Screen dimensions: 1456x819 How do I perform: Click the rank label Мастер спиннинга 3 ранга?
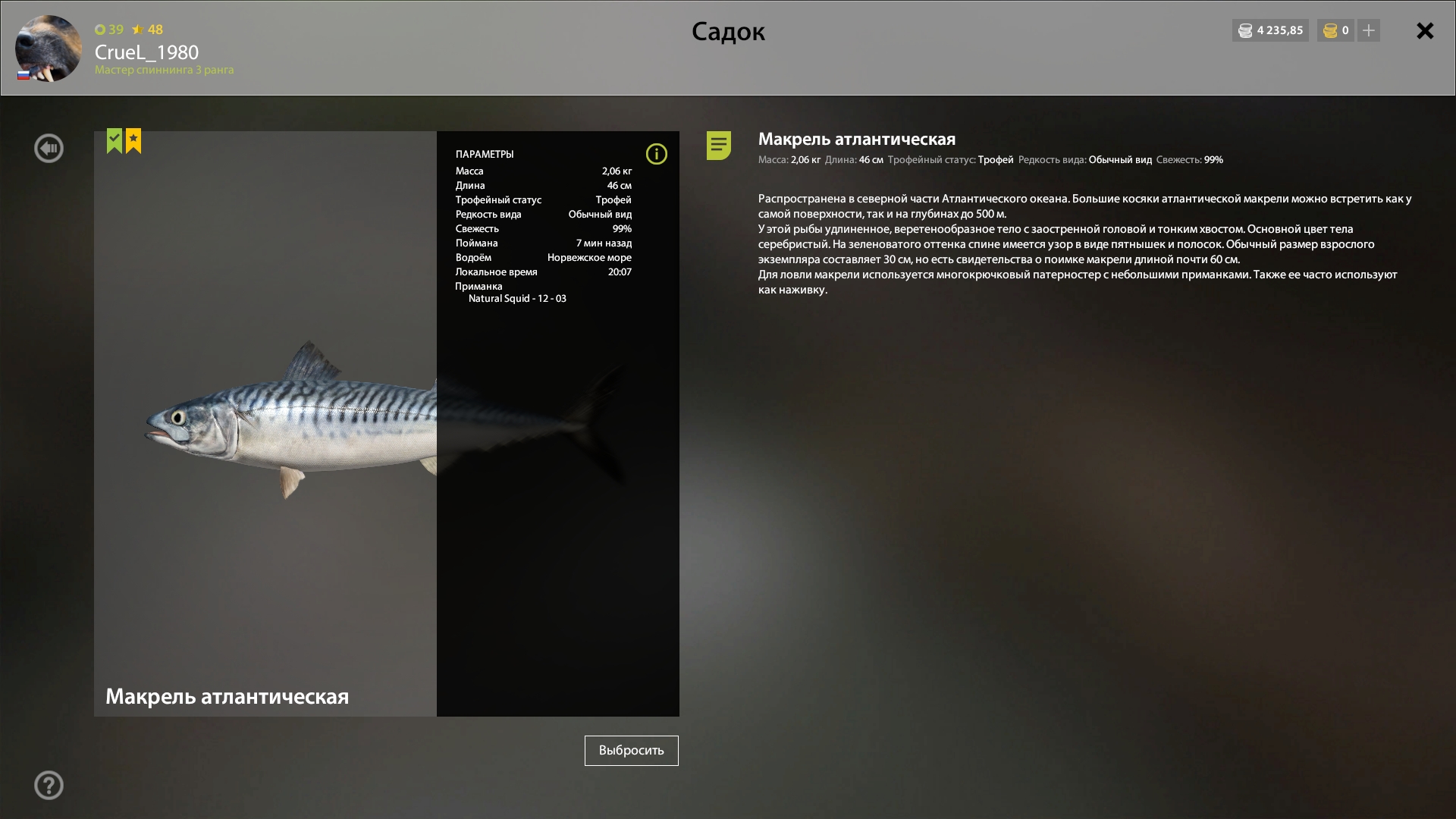165,69
